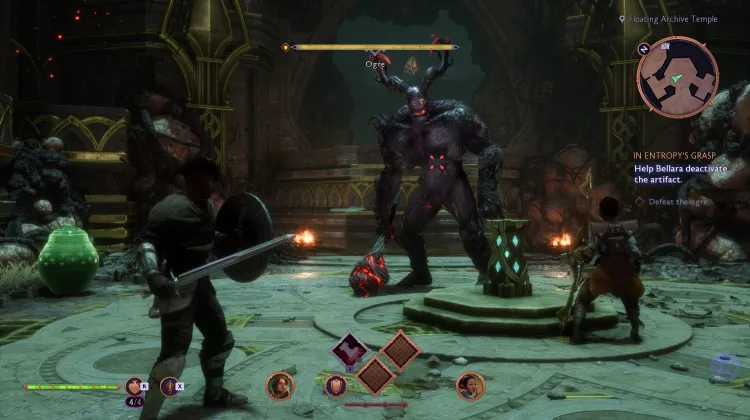Select Bellara's companion portrait
This screenshot has height=420, width=750.
[469, 386]
